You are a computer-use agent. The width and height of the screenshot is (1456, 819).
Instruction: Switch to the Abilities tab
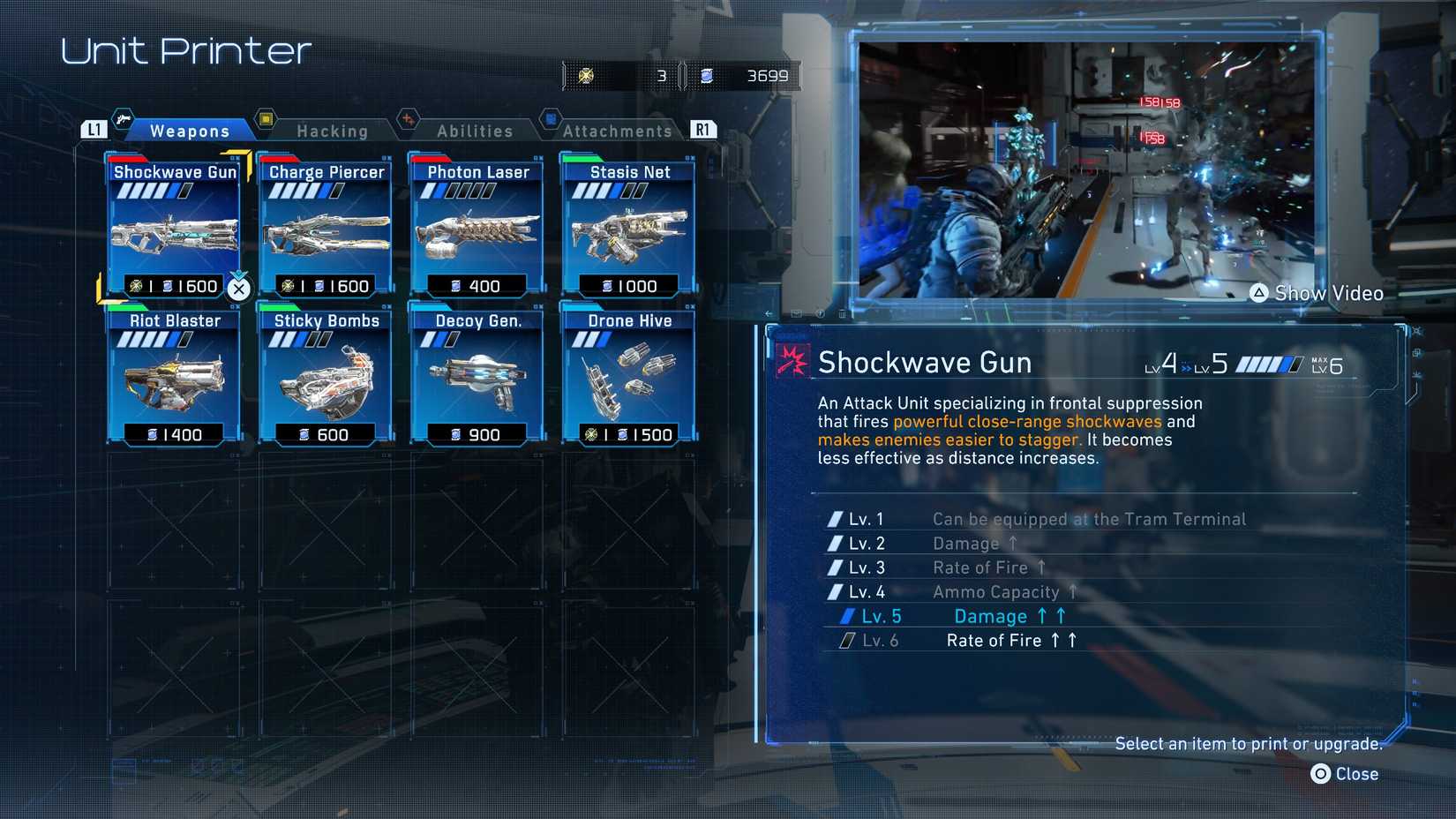(474, 131)
